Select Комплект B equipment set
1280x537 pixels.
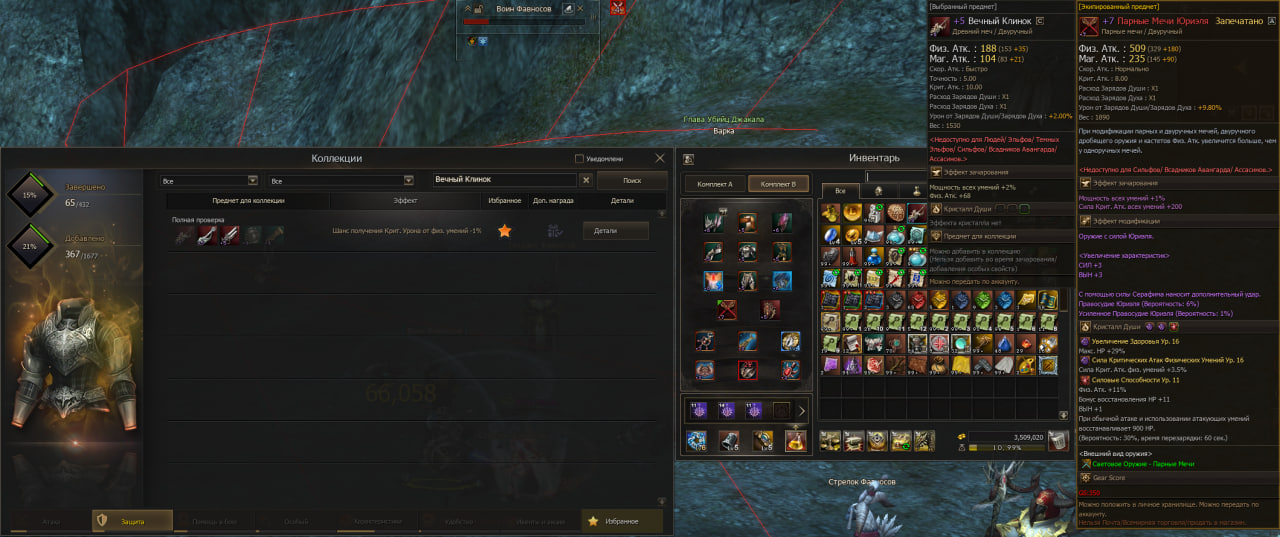coord(777,185)
